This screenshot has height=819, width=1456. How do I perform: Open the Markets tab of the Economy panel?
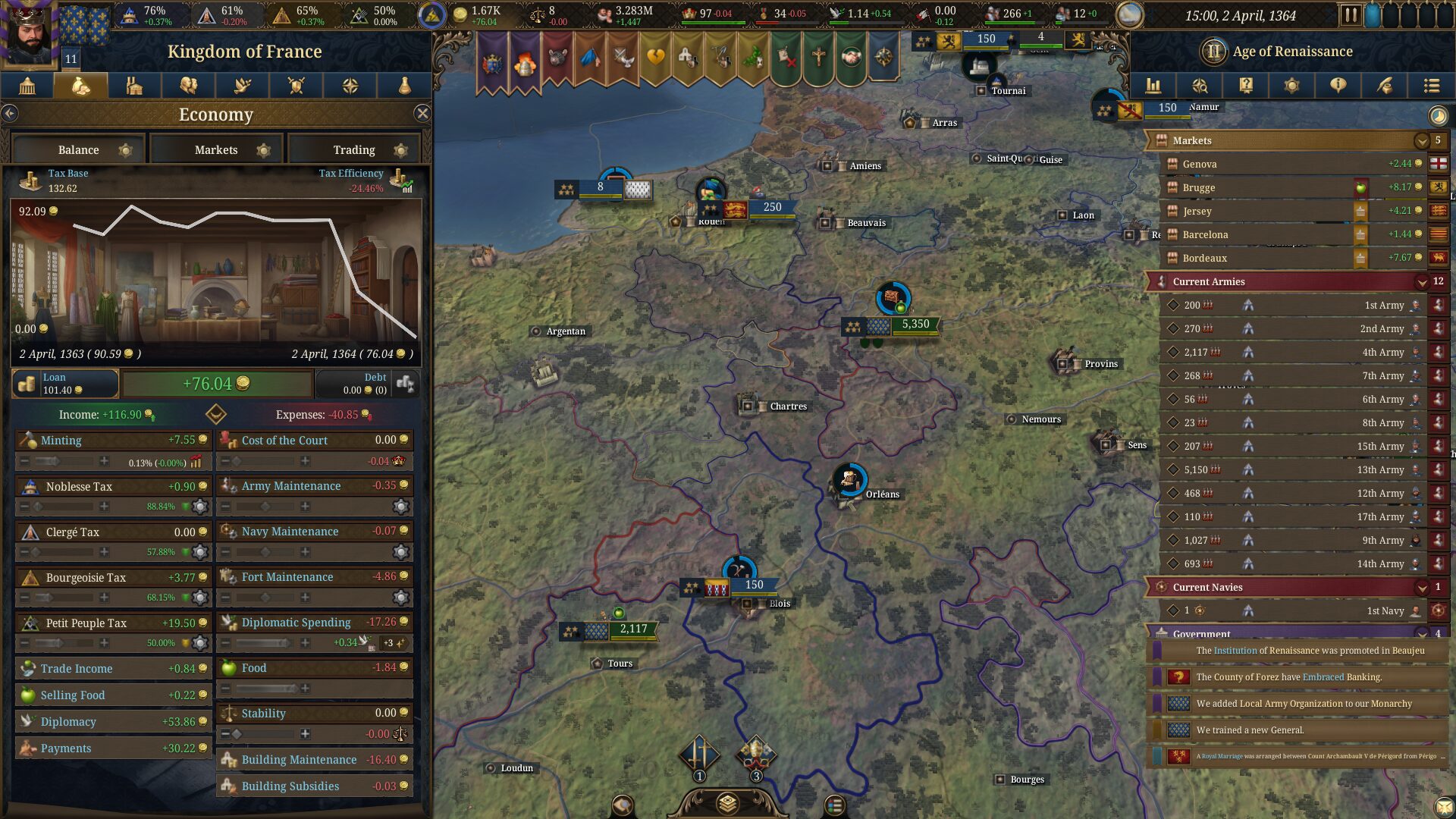pos(216,149)
